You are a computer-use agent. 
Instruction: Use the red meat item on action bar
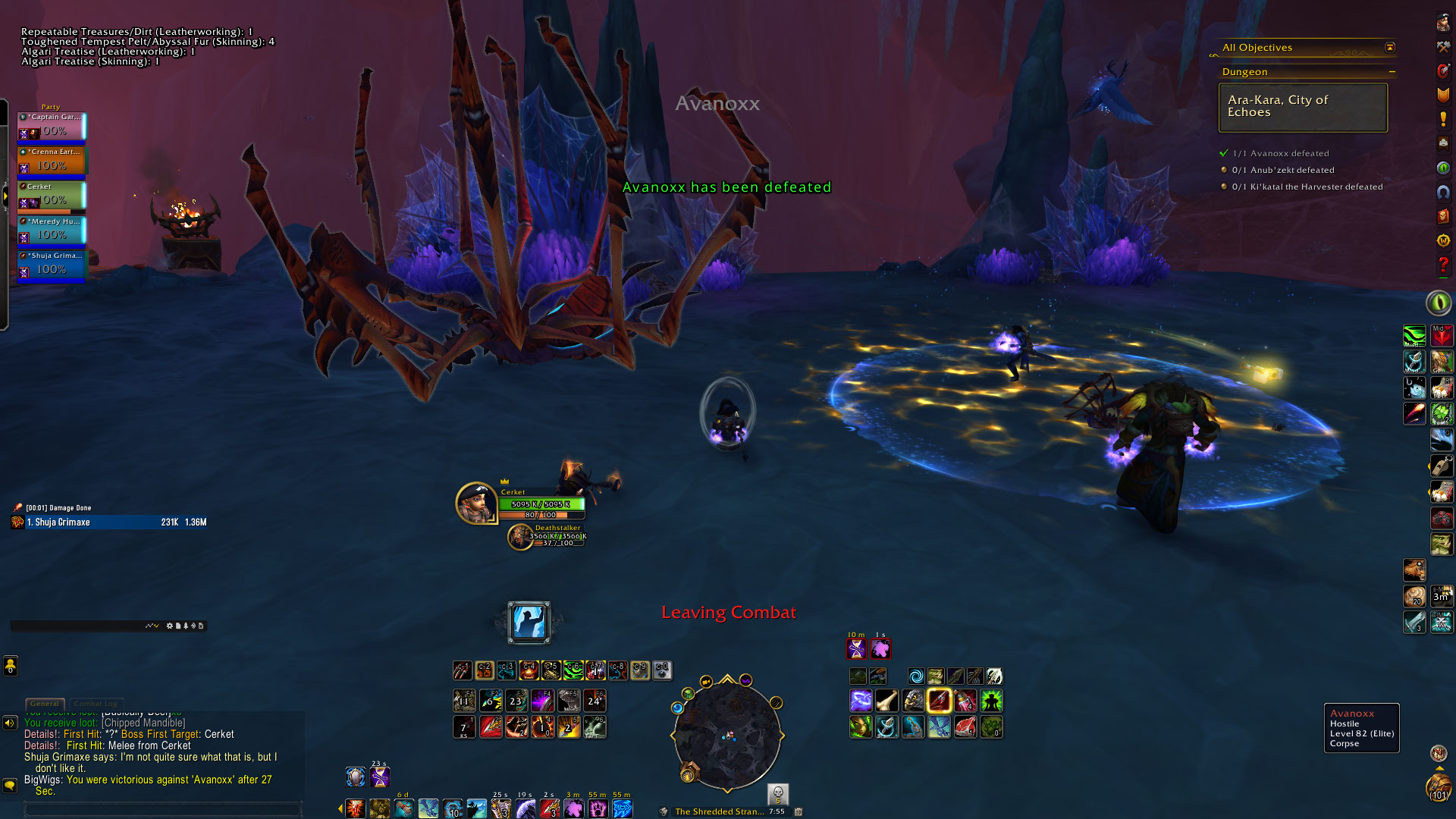tap(965, 727)
